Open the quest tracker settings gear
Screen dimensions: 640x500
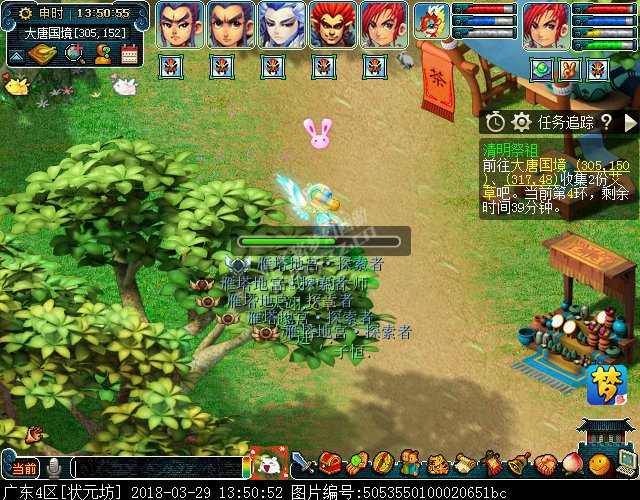(x=521, y=122)
